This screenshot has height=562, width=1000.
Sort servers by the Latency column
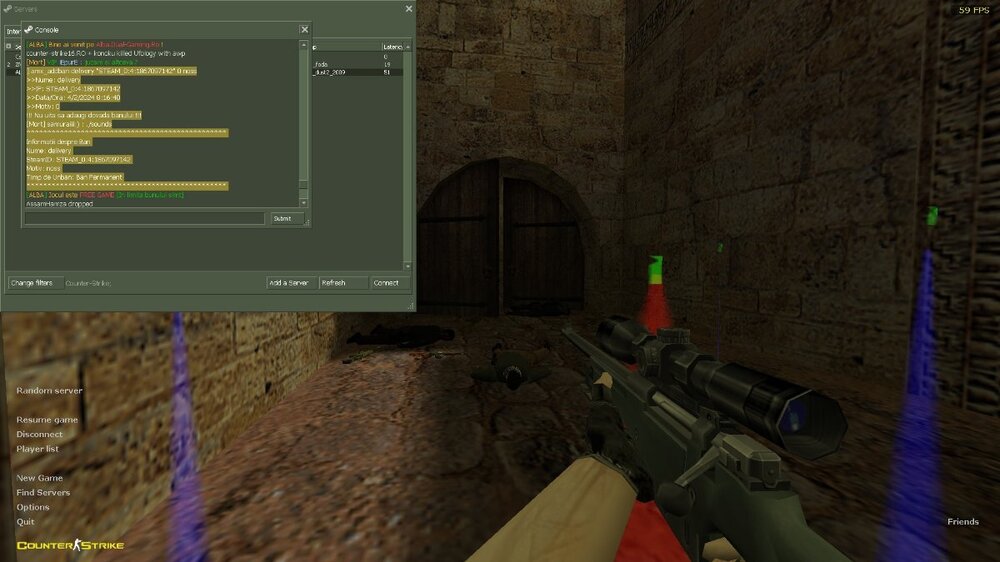pos(394,47)
